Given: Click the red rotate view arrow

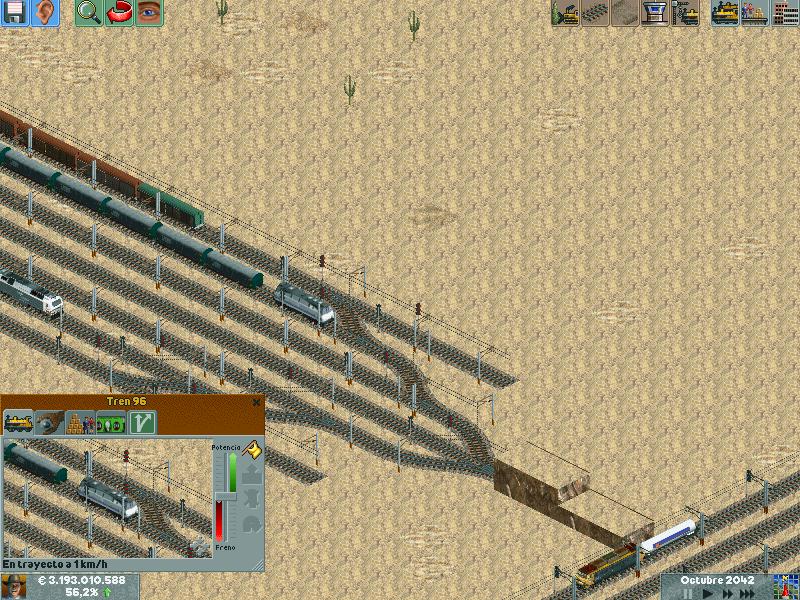Looking at the screenshot, I should (x=118, y=13).
